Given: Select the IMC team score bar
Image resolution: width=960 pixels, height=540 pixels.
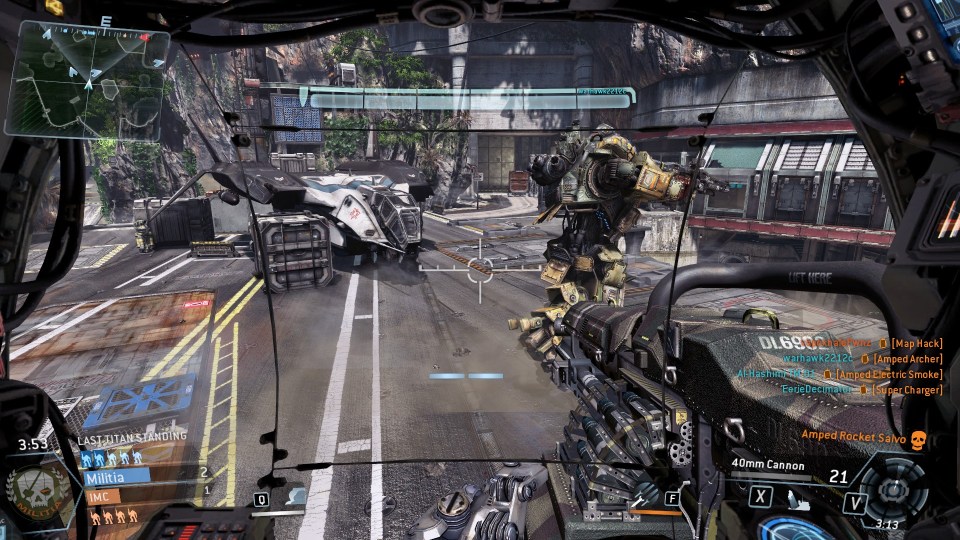Looking at the screenshot, I should 101,496.
